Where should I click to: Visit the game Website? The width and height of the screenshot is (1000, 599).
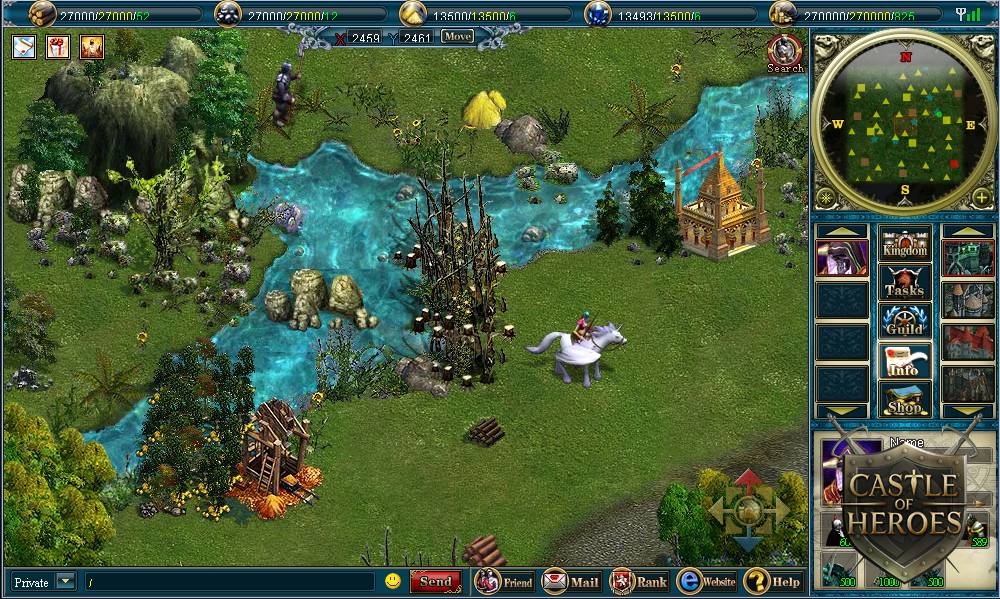(706, 581)
